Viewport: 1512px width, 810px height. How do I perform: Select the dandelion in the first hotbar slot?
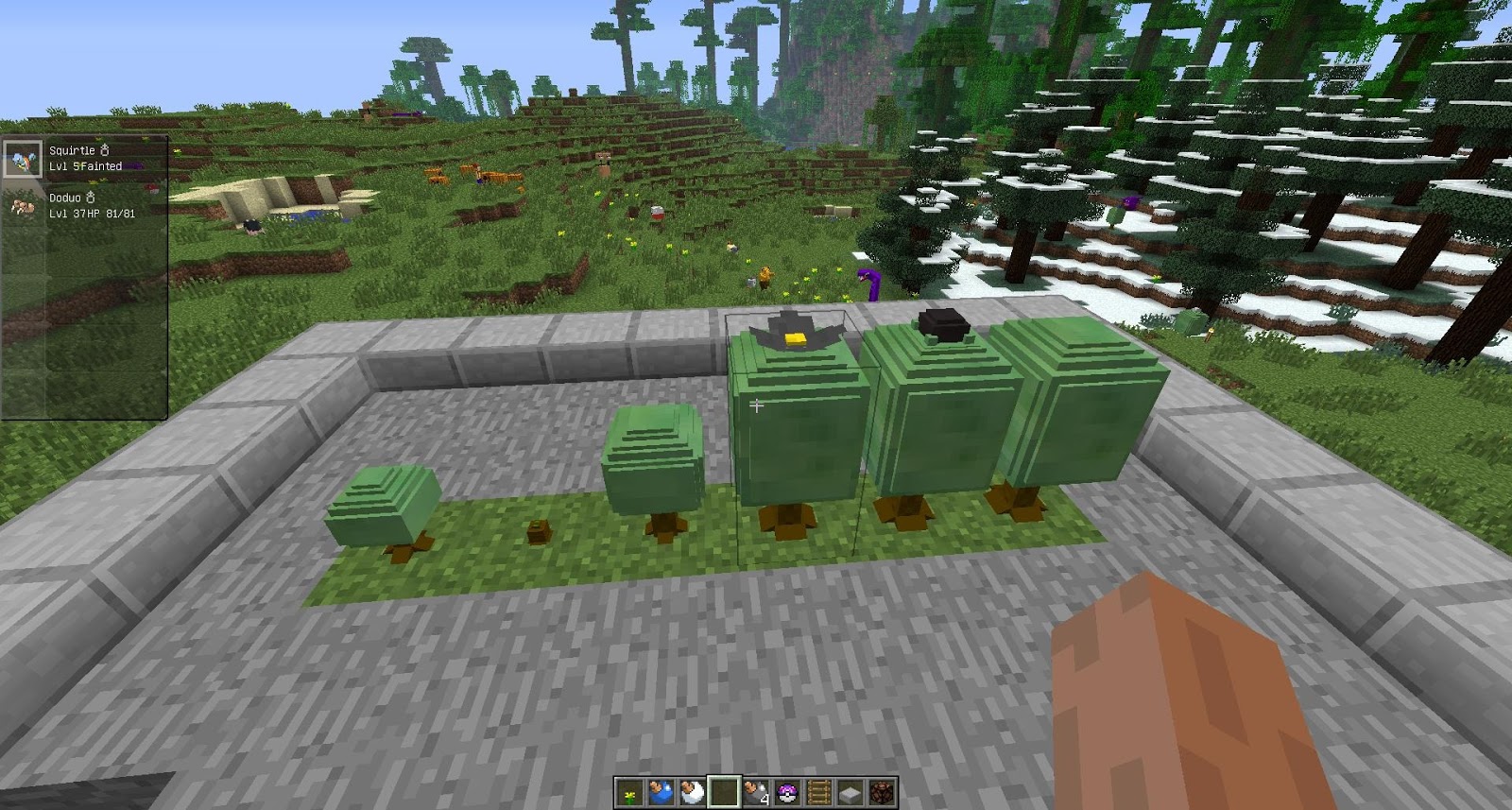tap(628, 792)
